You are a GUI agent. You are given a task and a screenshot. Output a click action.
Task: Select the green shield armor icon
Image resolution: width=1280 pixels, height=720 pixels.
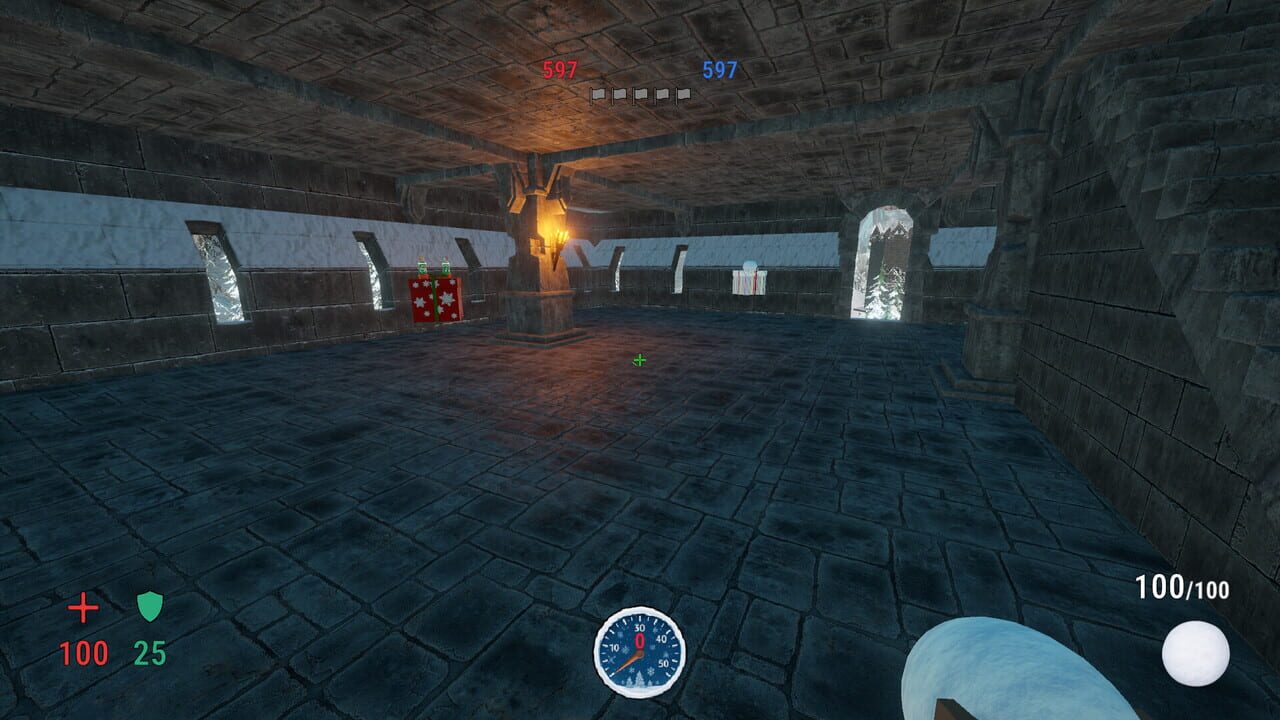click(x=148, y=606)
